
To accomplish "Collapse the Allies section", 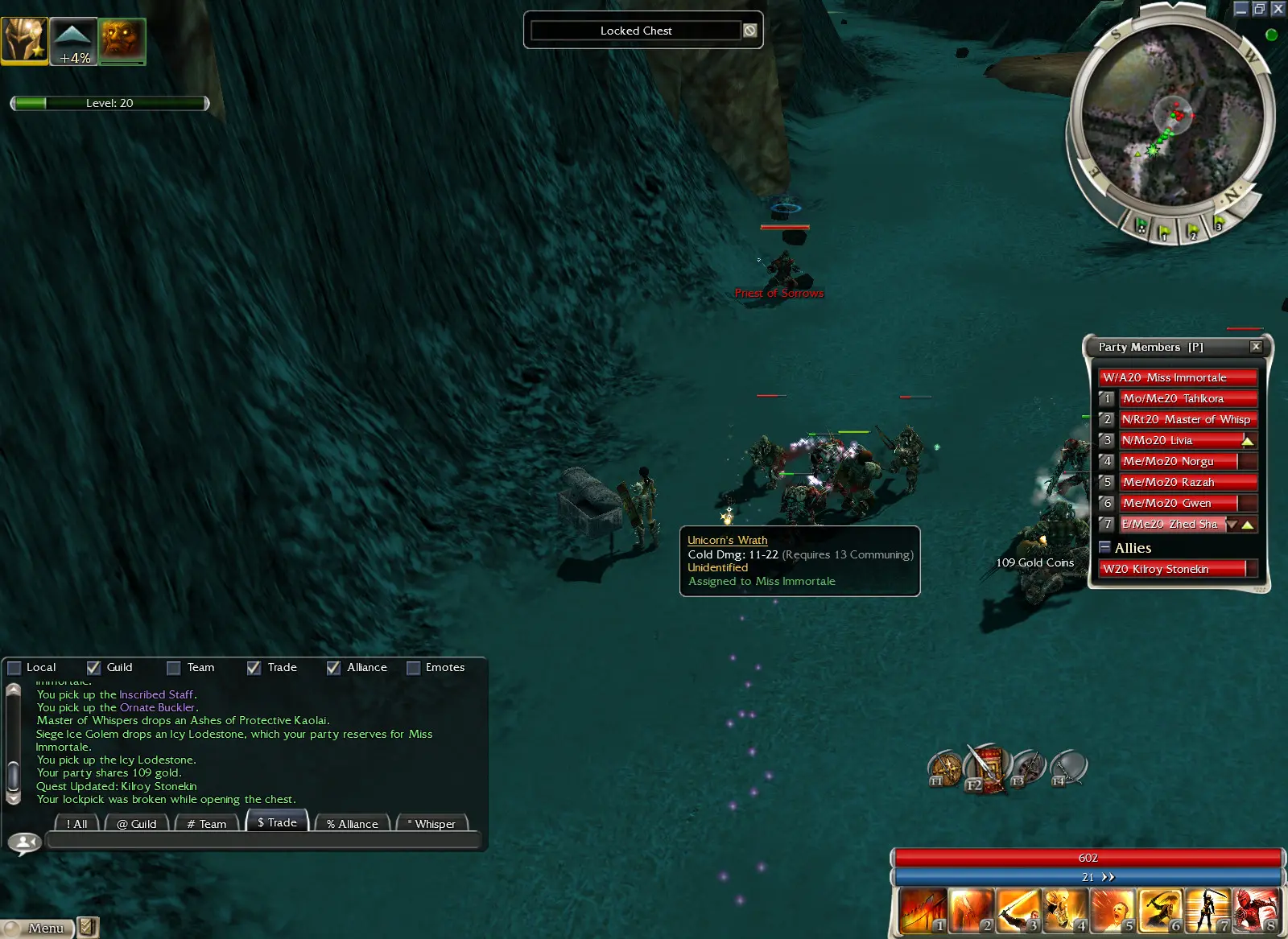I will click(1105, 547).
